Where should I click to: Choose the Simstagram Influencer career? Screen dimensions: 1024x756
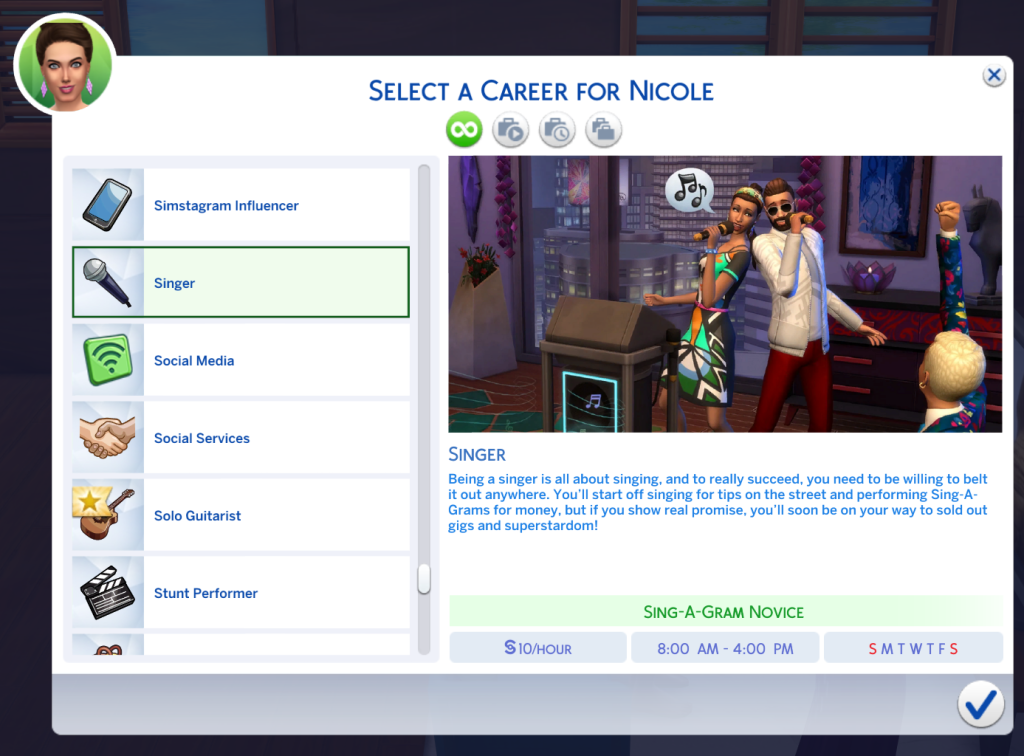pyautogui.click(x=240, y=206)
